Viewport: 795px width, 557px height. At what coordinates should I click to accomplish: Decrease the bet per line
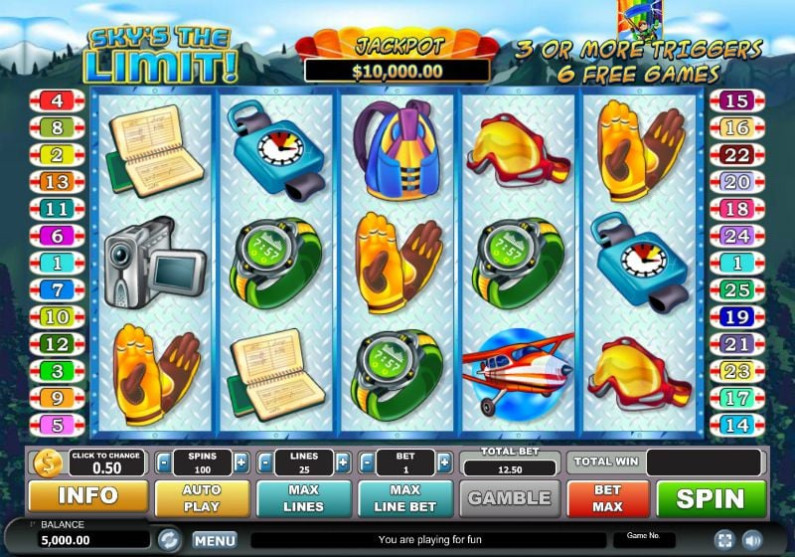point(367,463)
